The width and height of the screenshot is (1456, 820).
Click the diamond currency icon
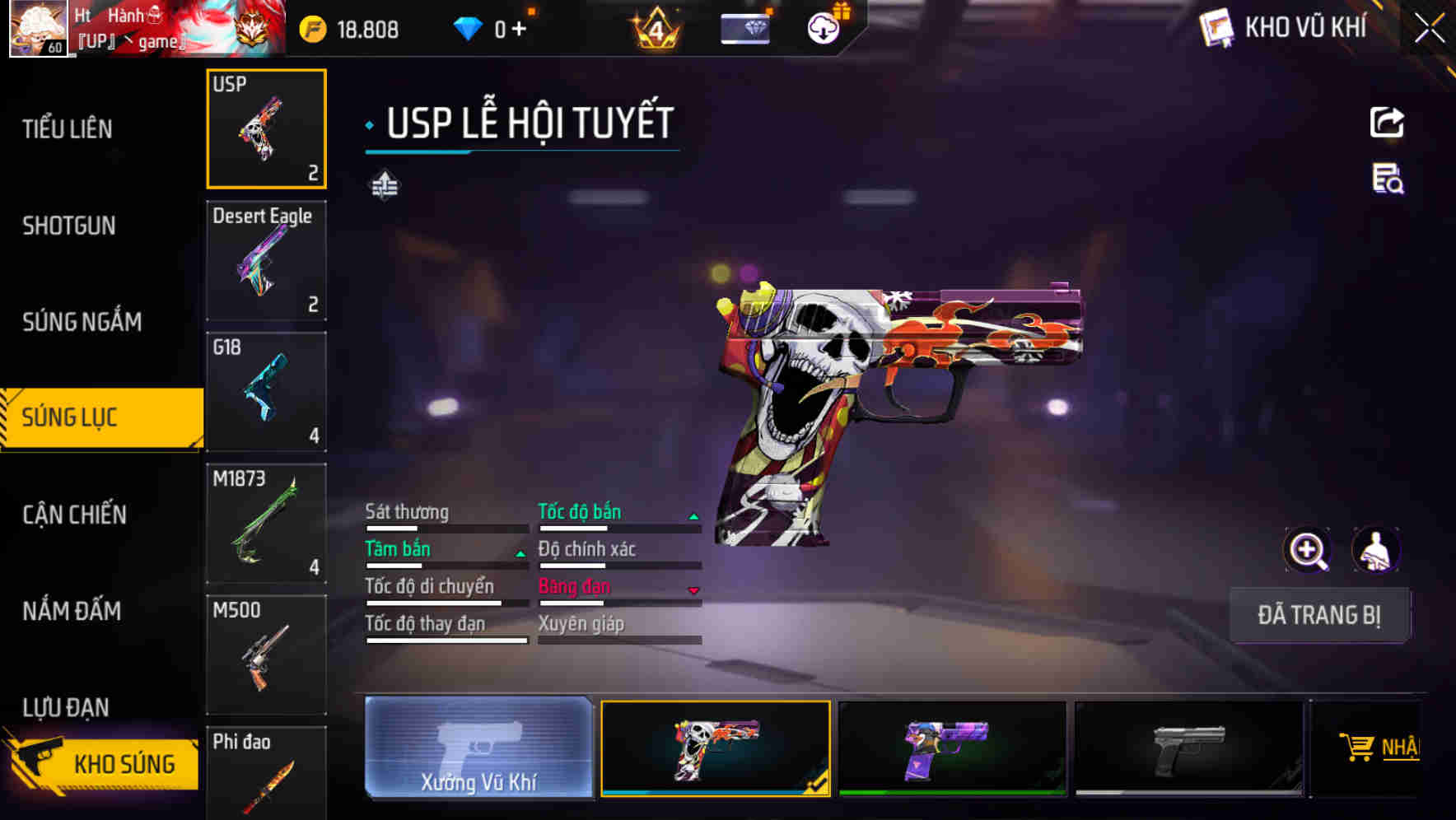click(x=468, y=27)
